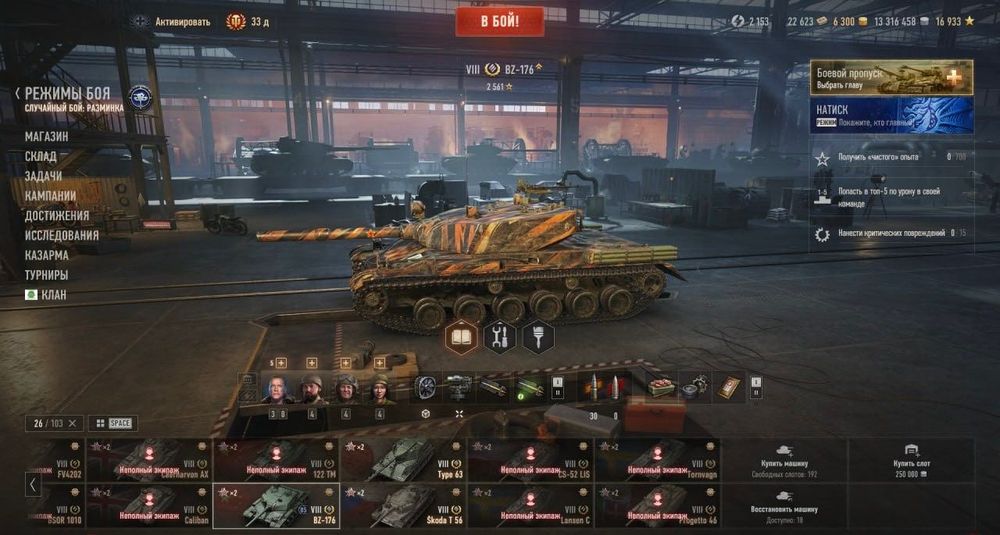The height and width of the screenshot is (535, 1000).
Task: Open the КАЗАРМА barracks menu
Action: click(47, 255)
